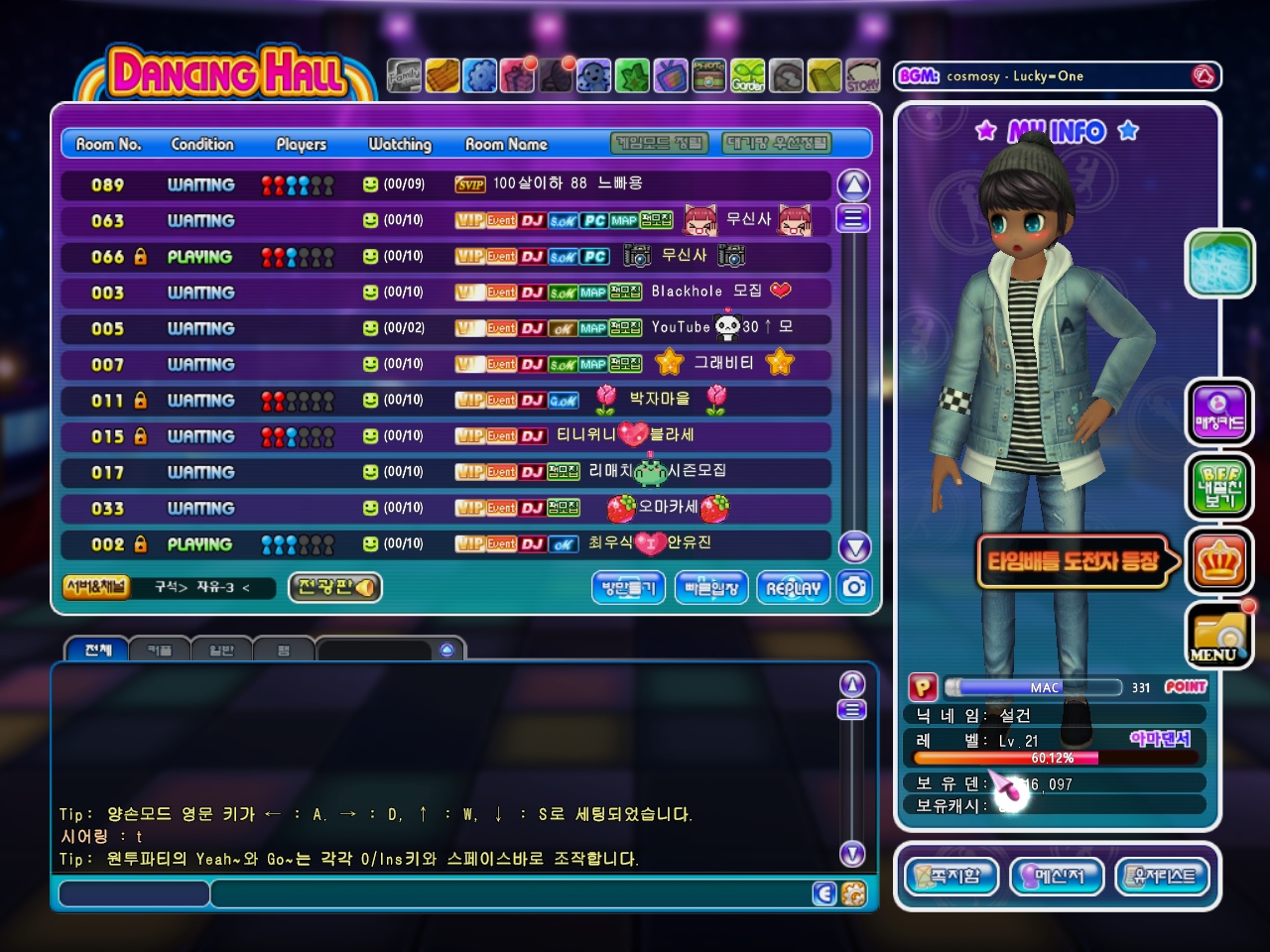Join room 089 in the room list
The width and height of the screenshot is (1270, 952).
coord(444,184)
